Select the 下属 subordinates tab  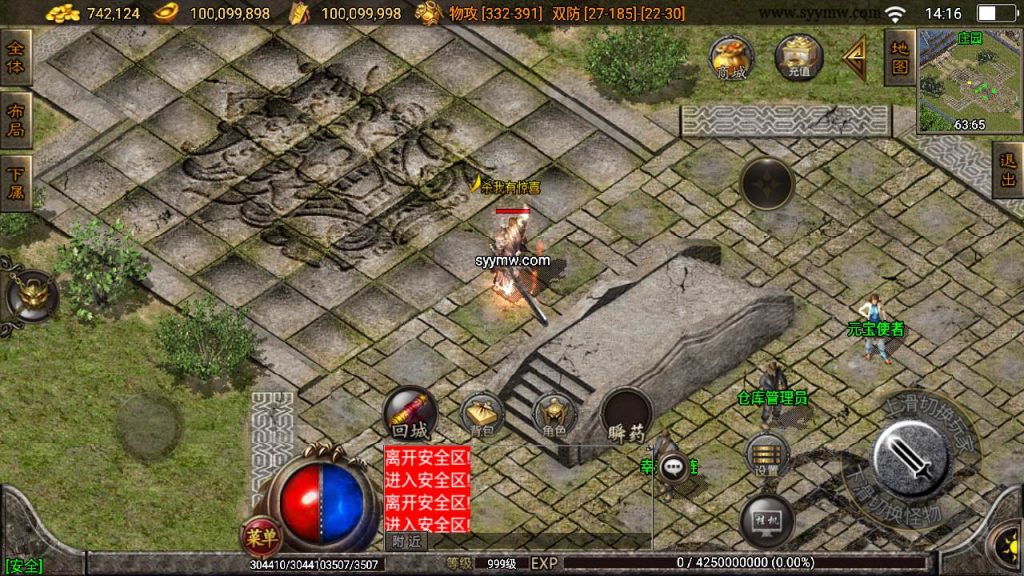point(16,182)
